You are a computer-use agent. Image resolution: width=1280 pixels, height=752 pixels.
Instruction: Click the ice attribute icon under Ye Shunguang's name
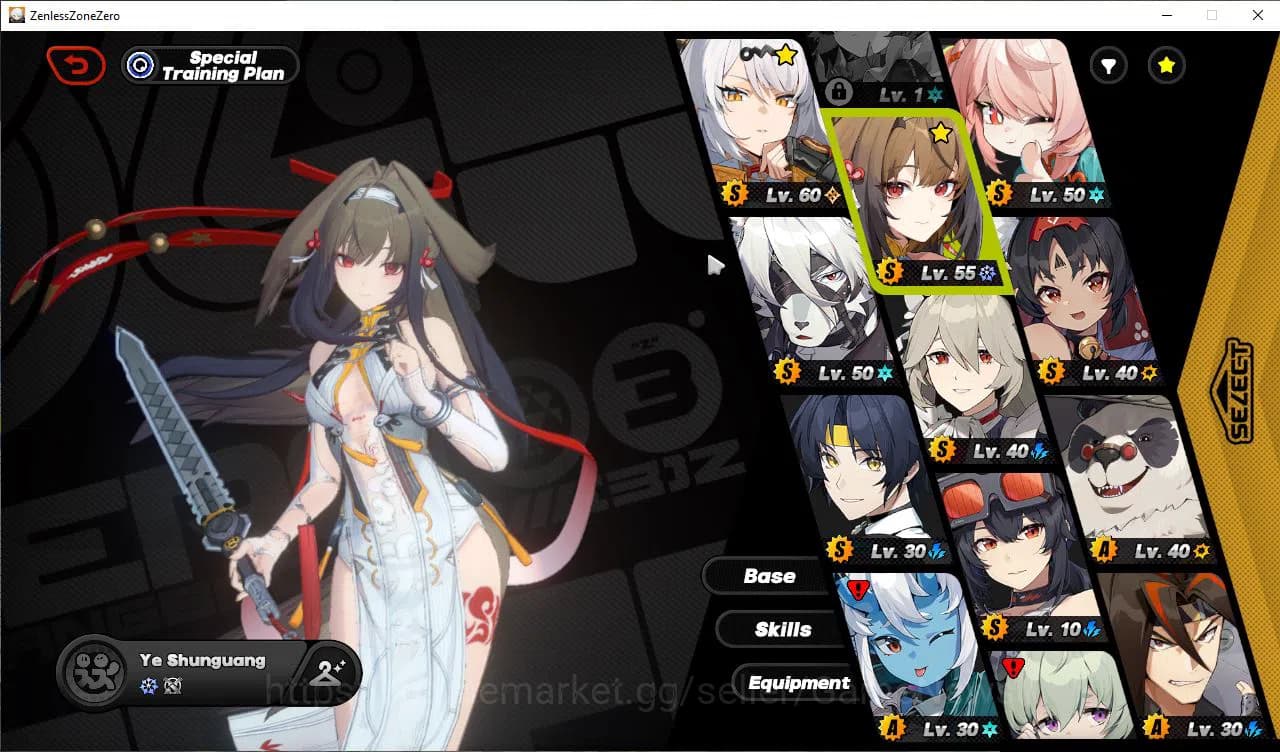pyautogui.click(x=148, y=683)
